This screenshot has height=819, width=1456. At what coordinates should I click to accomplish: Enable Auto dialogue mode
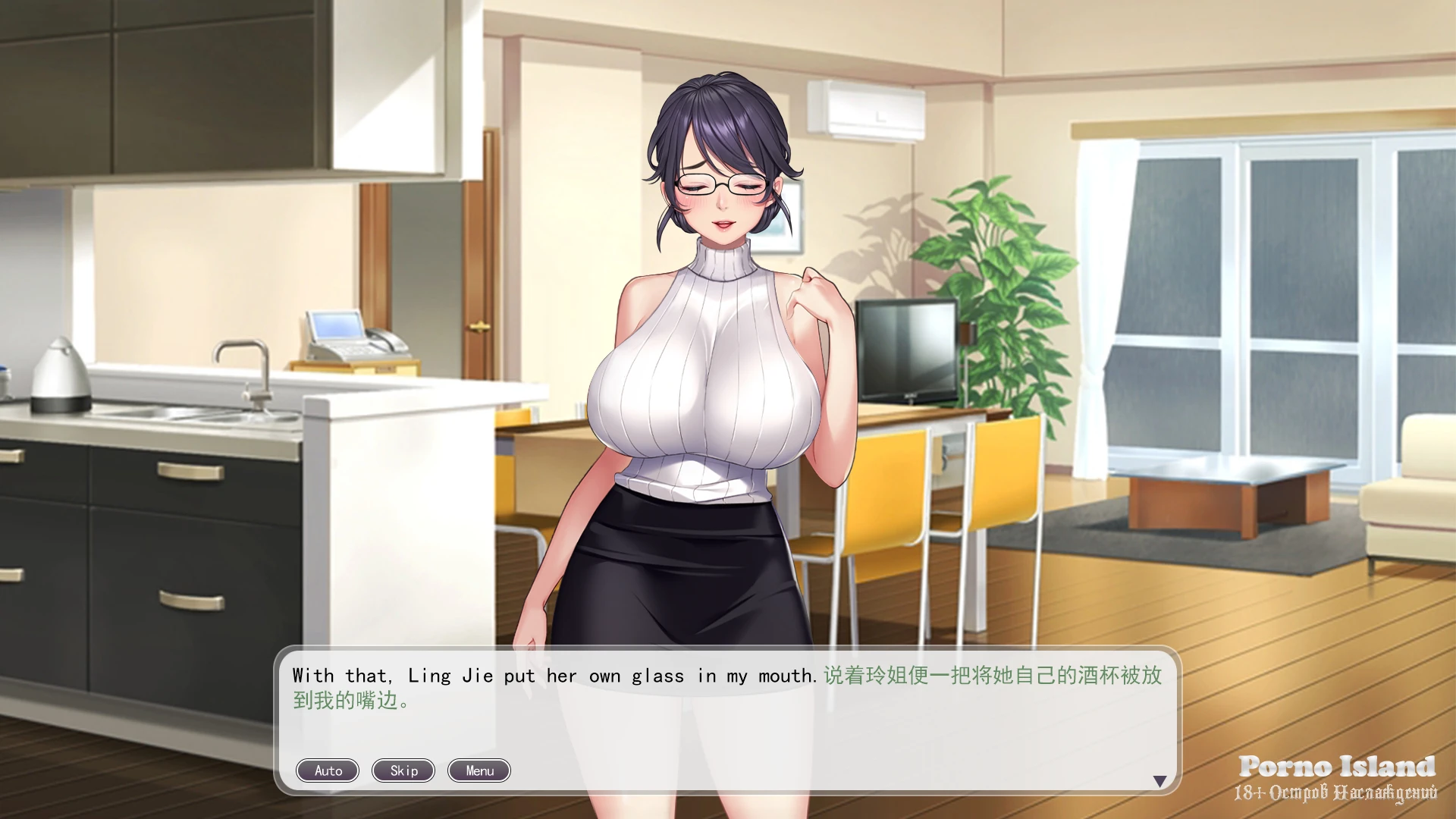pyautogui.click(x=328, y=770)
